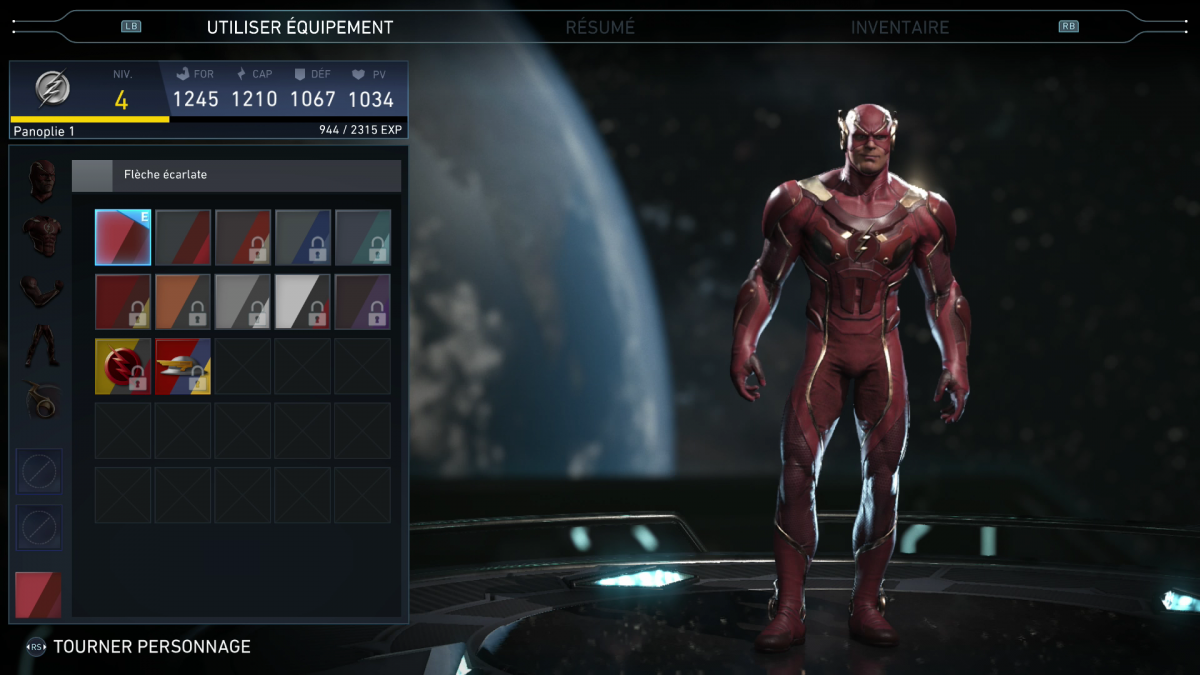Viewport: 1200px width, 675px height.
Task: Choose the locked white shader
Action: (303, 302)
